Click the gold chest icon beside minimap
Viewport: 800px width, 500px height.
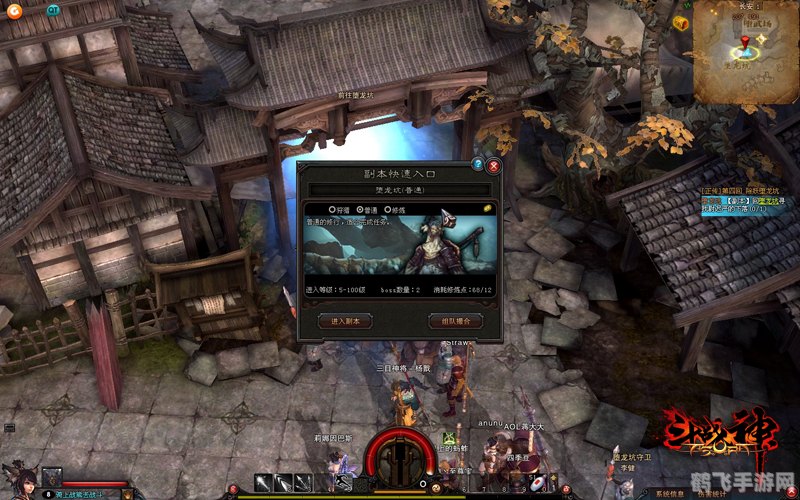[680, 23]
